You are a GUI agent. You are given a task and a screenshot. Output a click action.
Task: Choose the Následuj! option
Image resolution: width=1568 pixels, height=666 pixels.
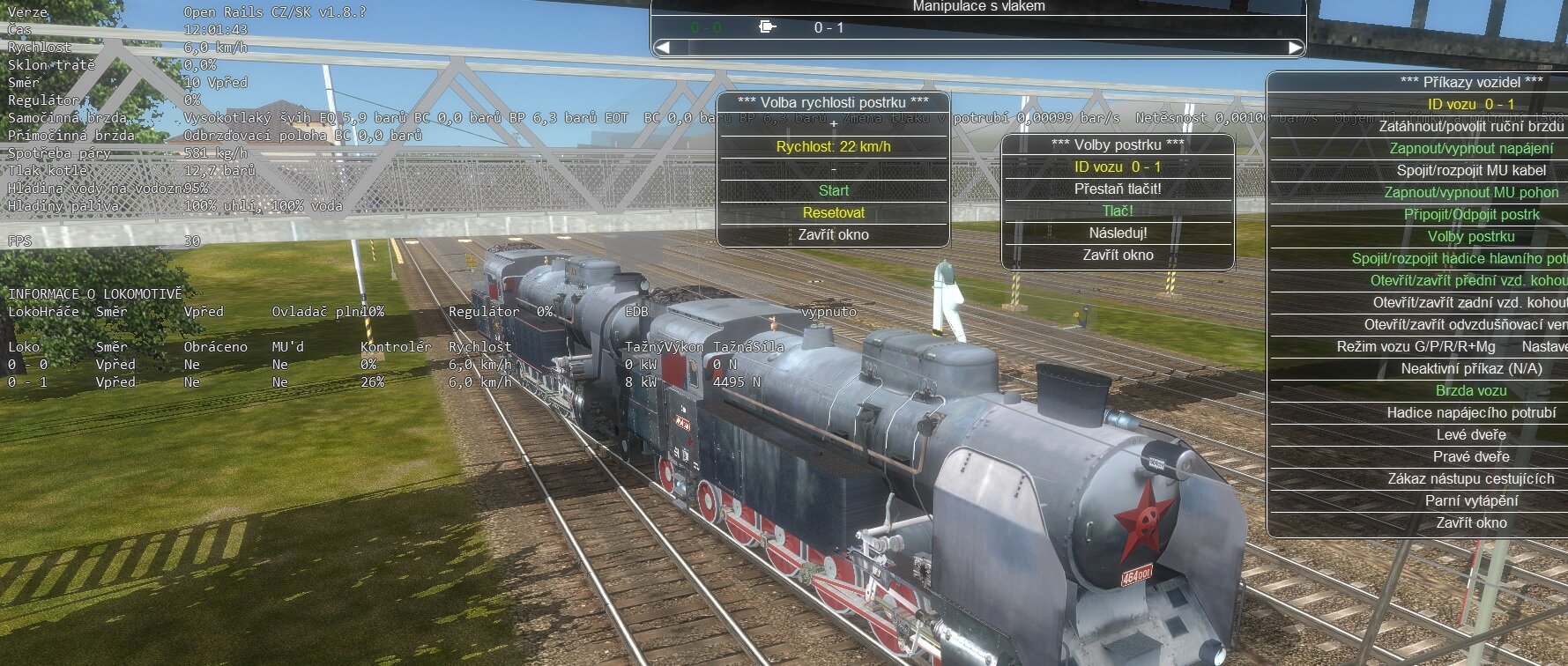click(1117, 233)
